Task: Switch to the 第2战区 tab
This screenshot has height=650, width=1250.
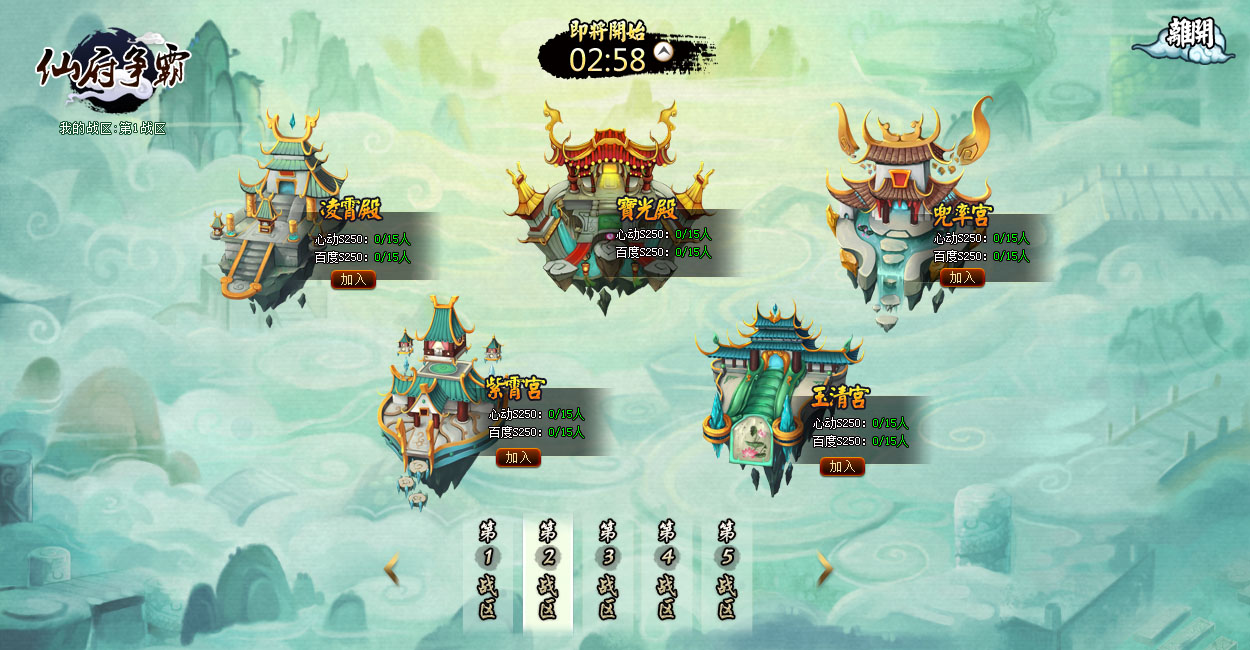Action: coord(548,571)
